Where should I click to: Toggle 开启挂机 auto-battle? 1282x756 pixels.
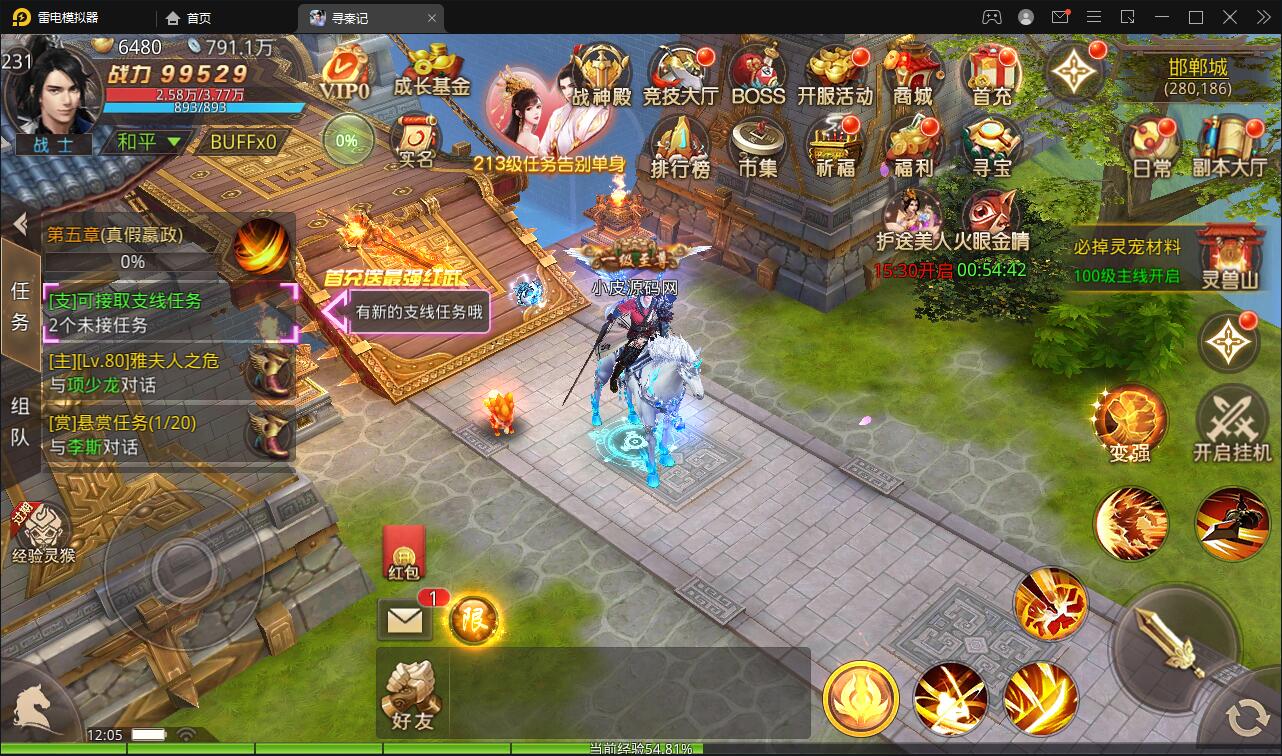[x=1232, y=424]
